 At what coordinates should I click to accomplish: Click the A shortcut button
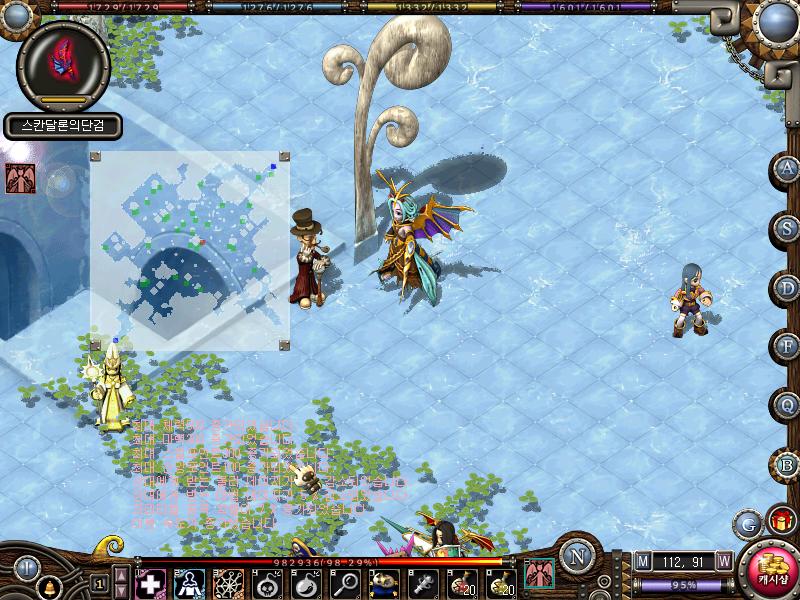789,169
